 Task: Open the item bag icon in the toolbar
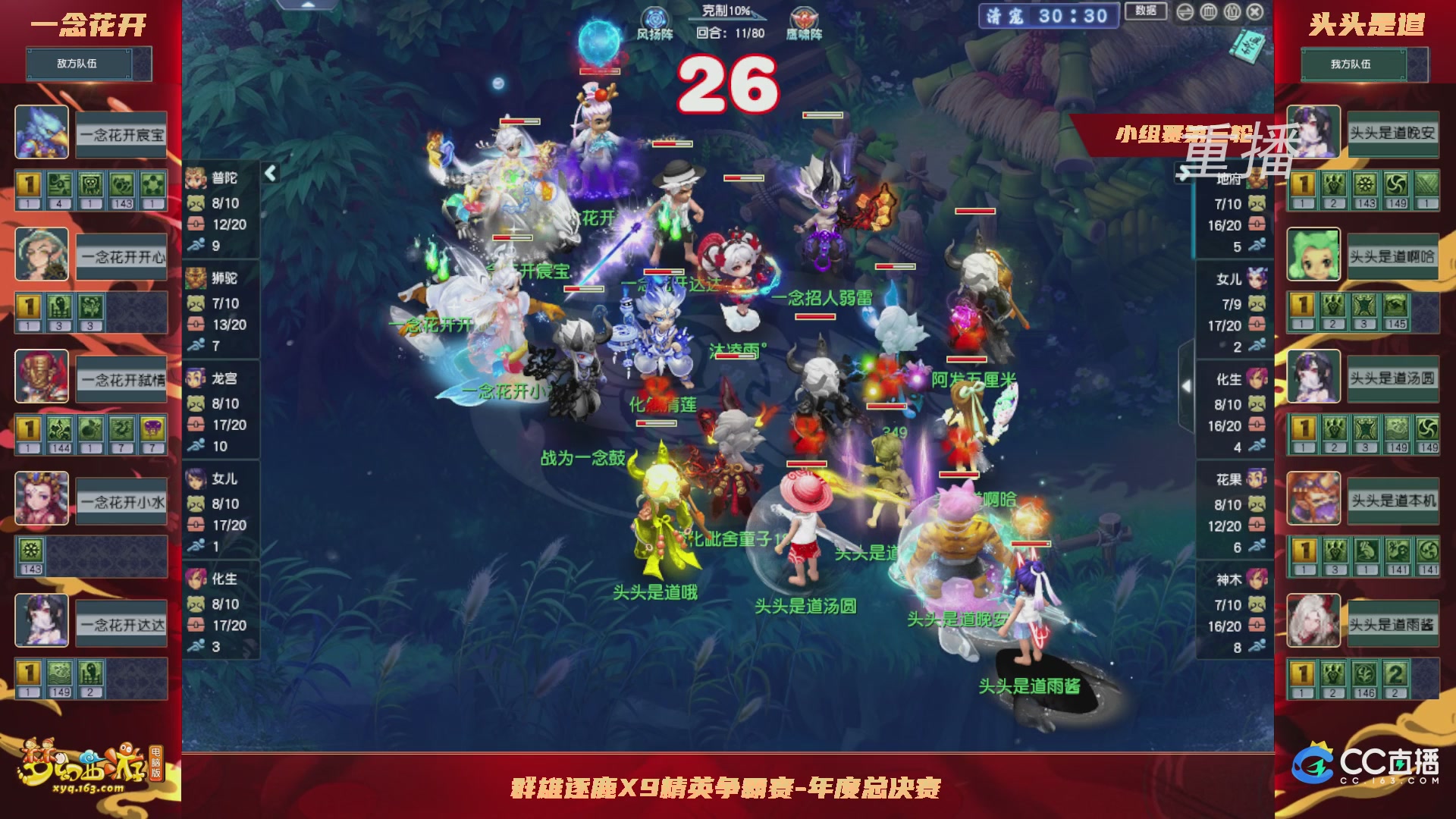point(1207,13)
